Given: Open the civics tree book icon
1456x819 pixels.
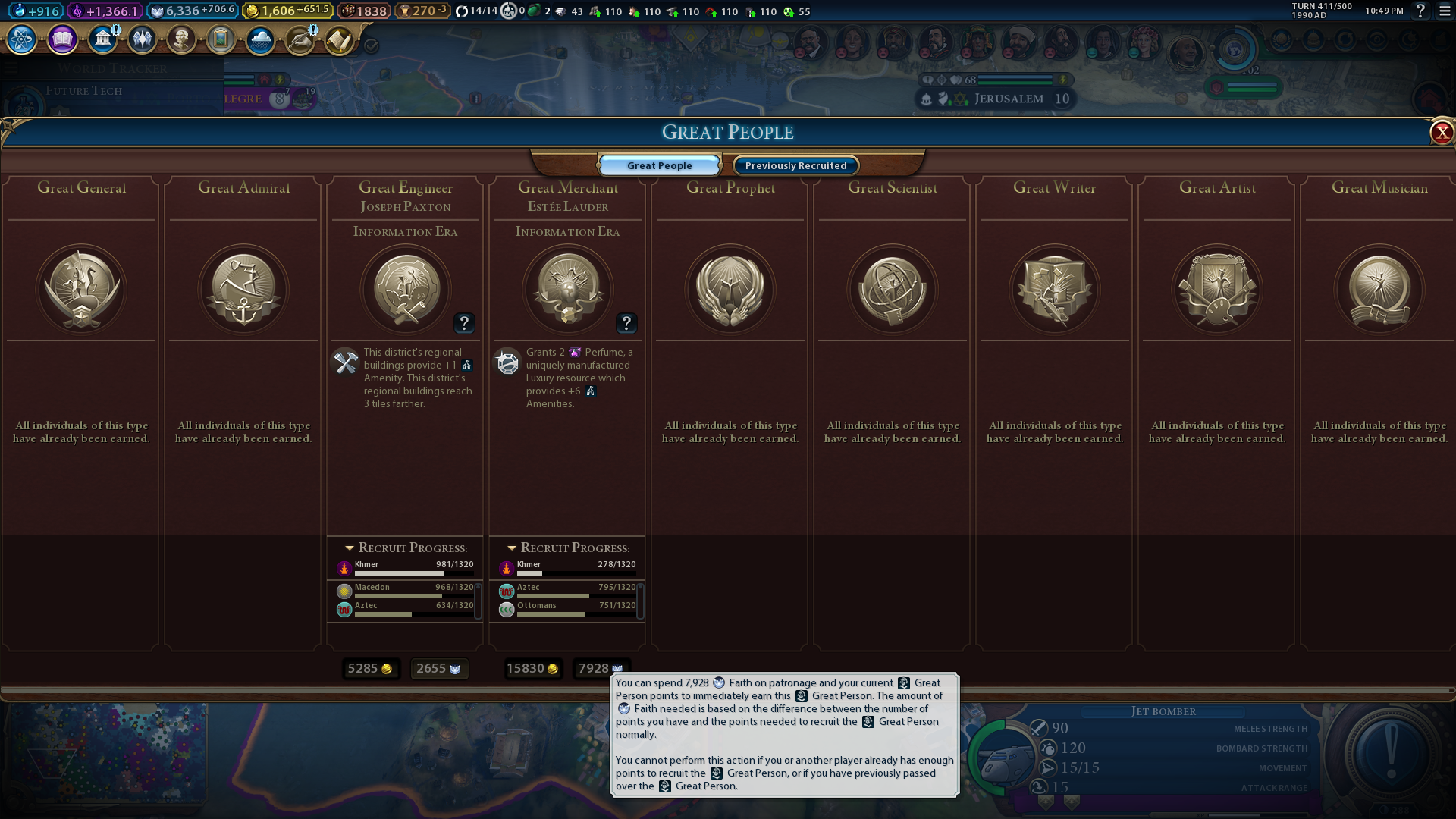Looking at the screenshot, I should (62, 39).
